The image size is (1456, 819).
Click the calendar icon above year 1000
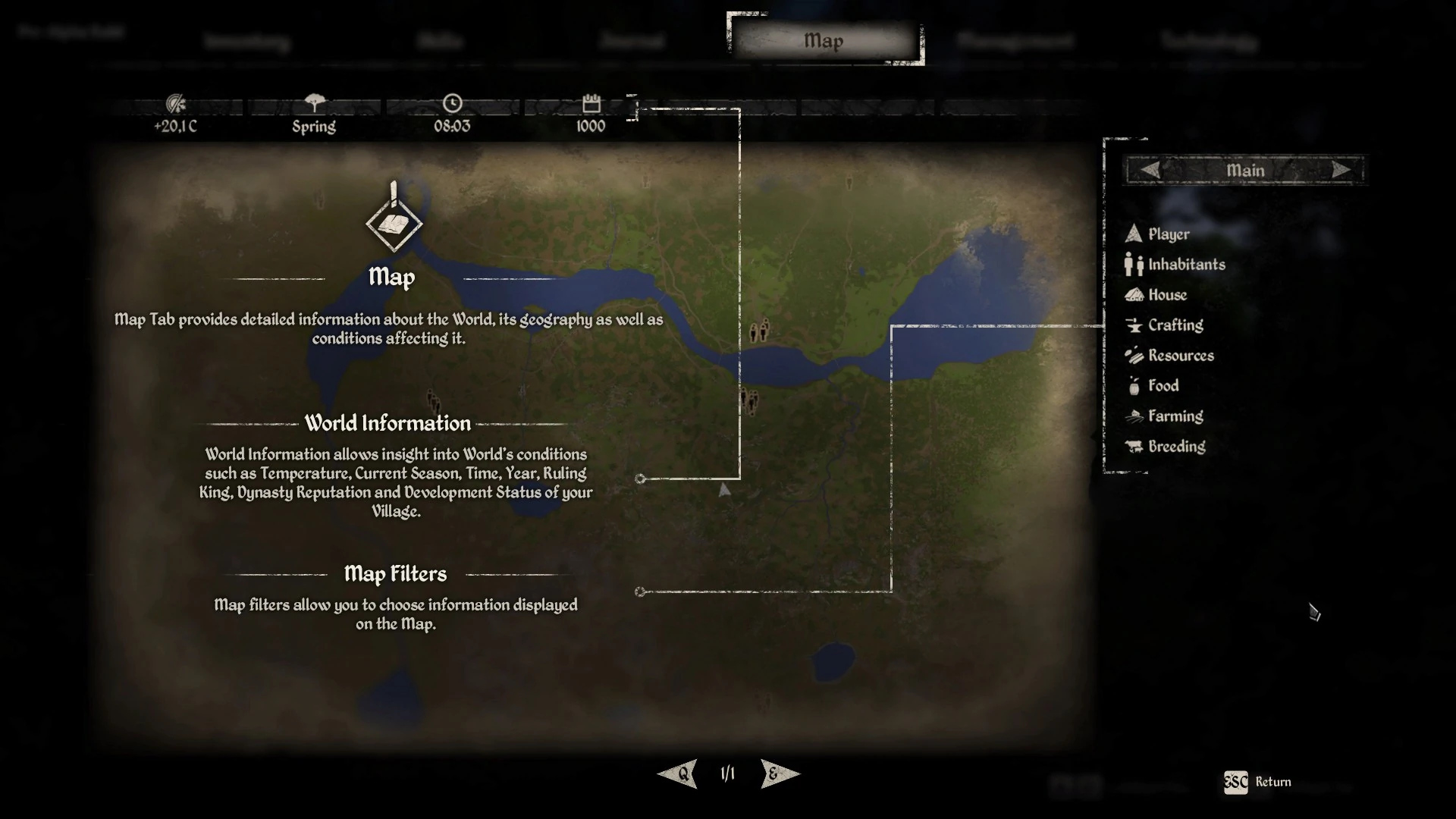click(x=591, y=103)
